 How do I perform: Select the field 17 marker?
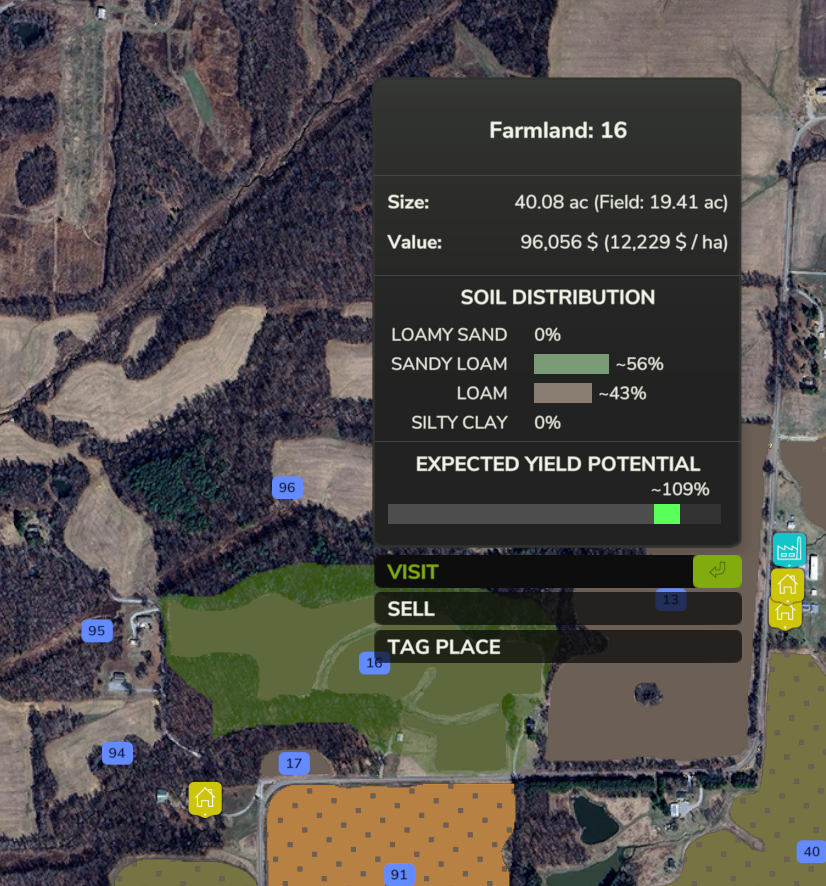(x=293, y=764)
